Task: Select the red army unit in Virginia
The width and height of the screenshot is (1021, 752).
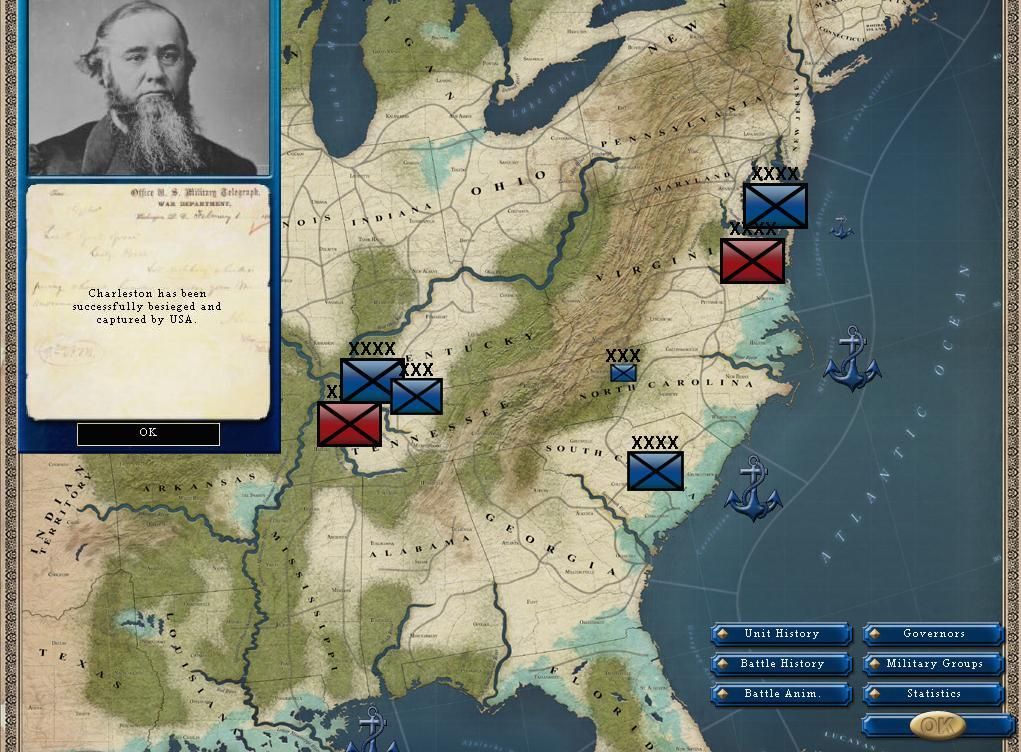Action: pyautogui.click(x=752, y=262)
